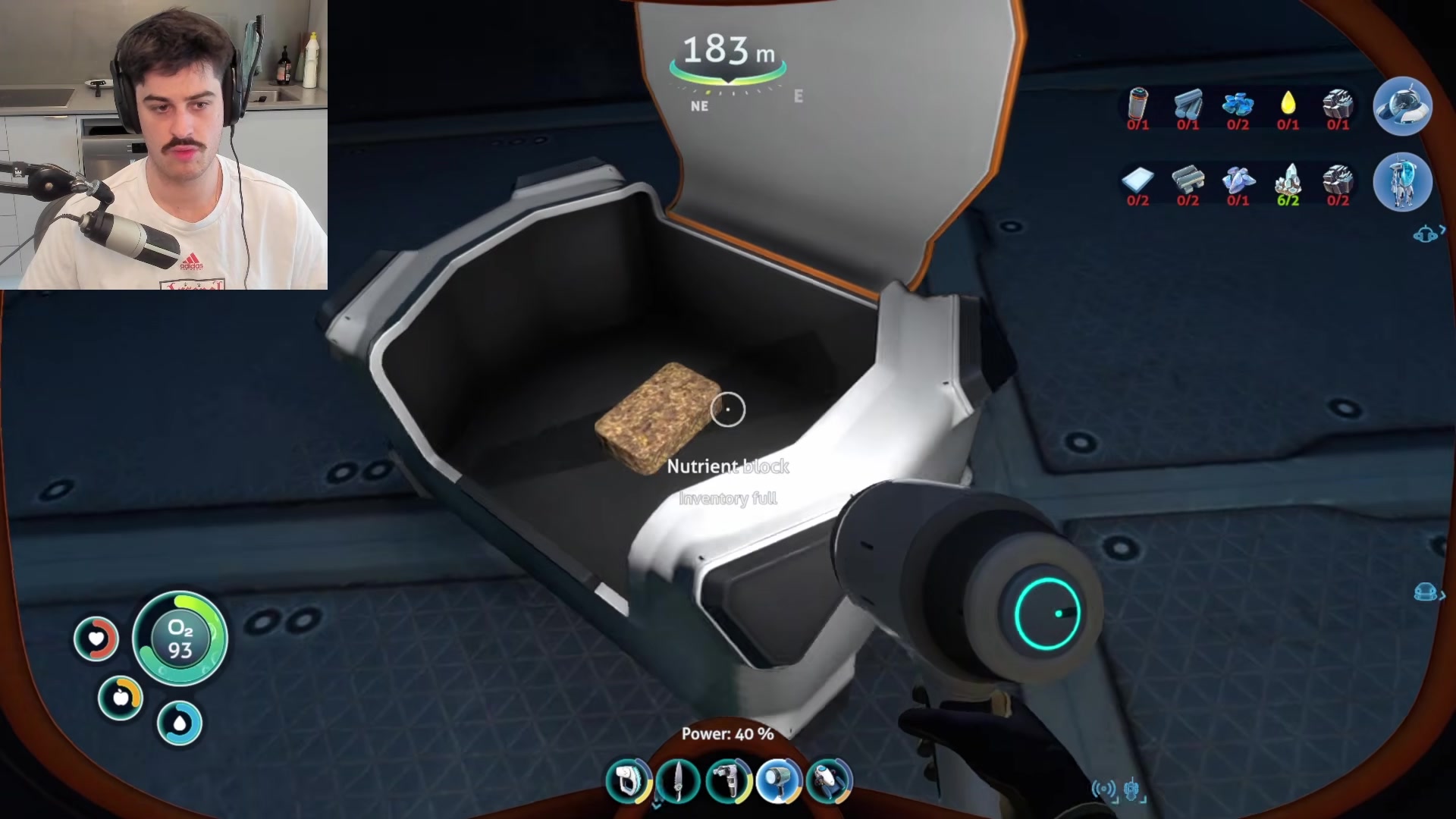This screenshot has width=1456, height=819.
Task: Pick the Seaglide slot in the hotbar
Action: coord(829,781)
